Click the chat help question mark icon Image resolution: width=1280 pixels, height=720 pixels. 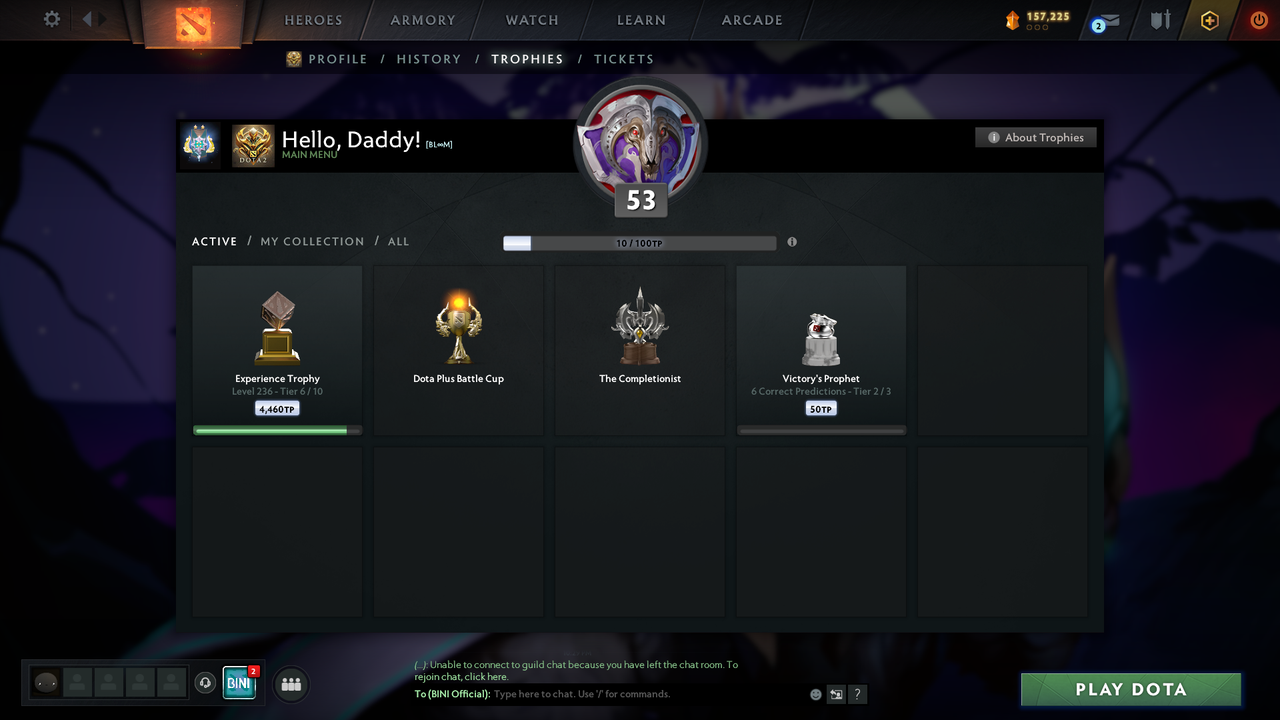click(x=857, y=694)
